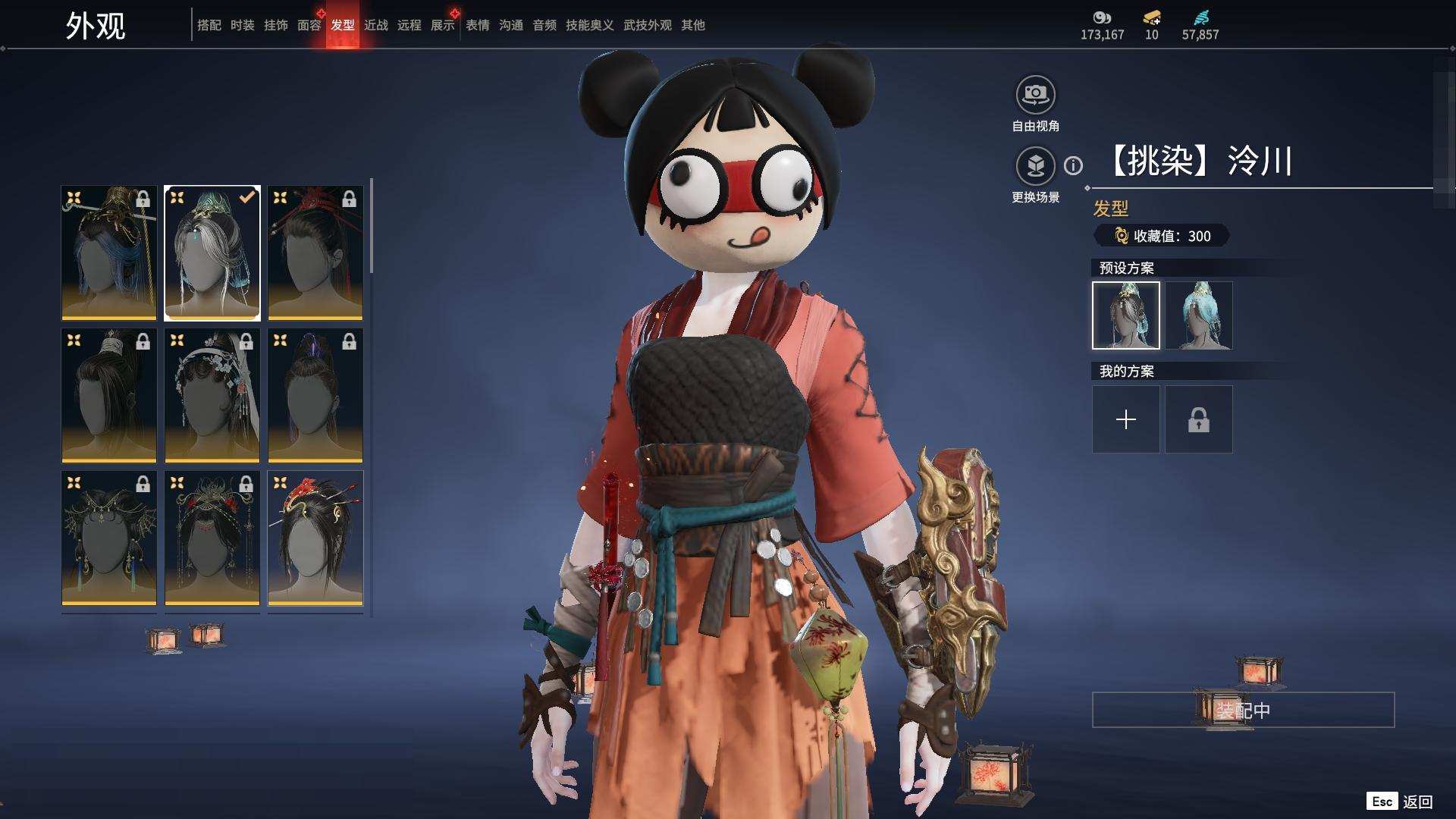The image size is (1456, 819).
Task: Switch to the 搭配 tab
Action: [209, 25]
